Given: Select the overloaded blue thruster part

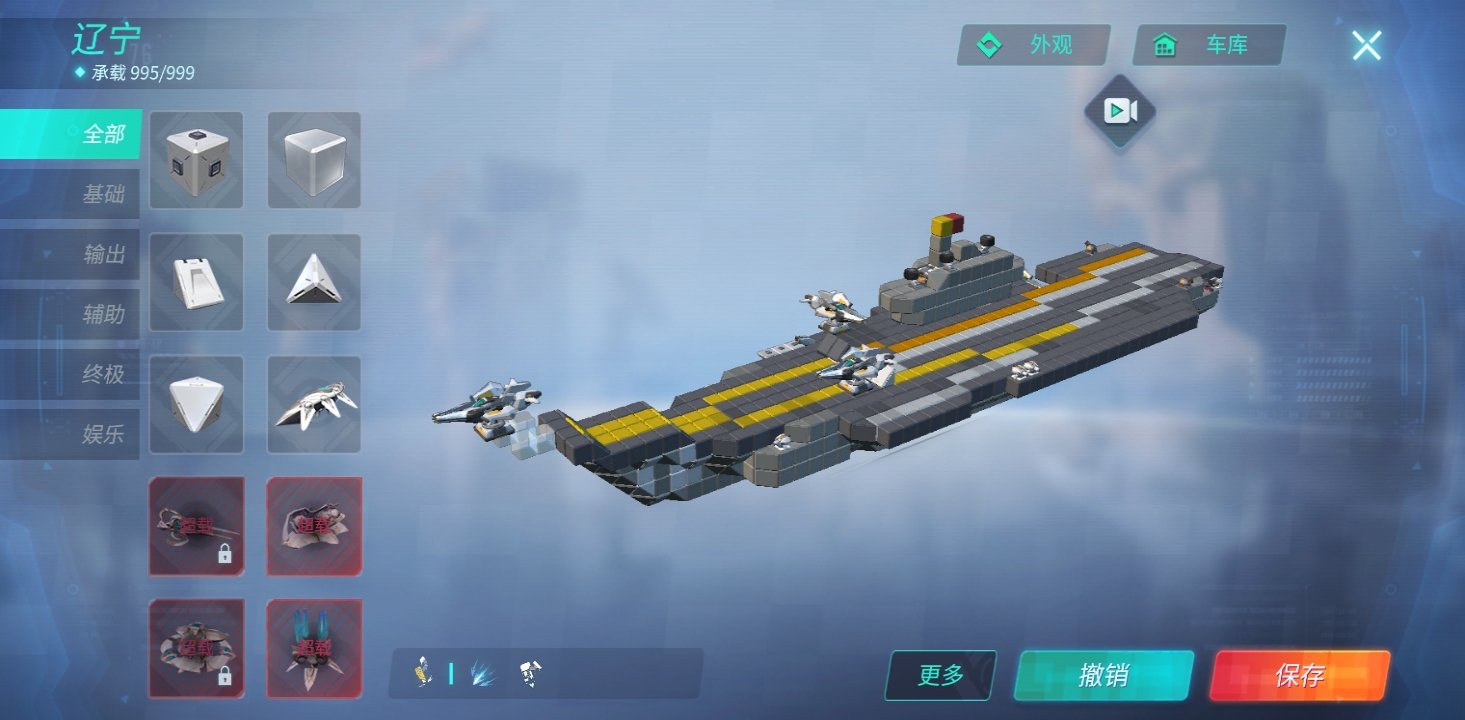Looking at the screenshot, I should tap(314, 648).
